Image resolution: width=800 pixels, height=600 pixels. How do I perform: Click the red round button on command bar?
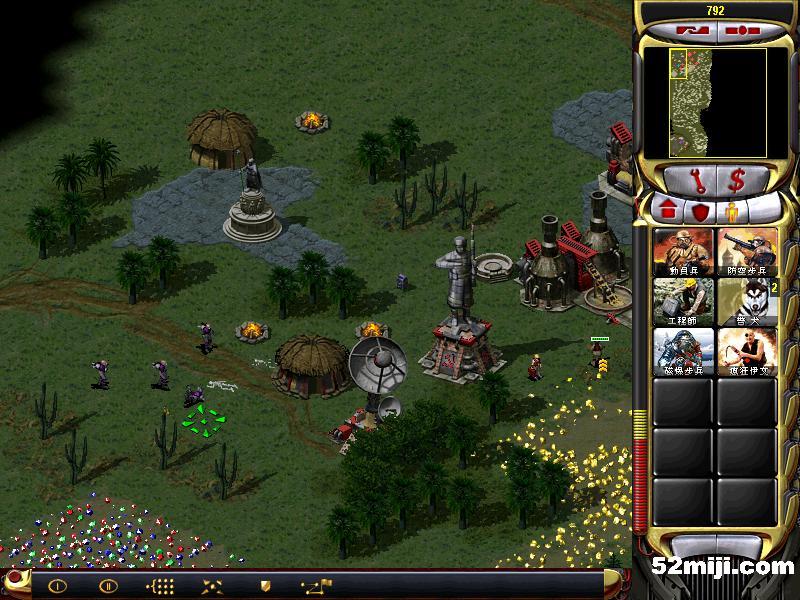14,579
